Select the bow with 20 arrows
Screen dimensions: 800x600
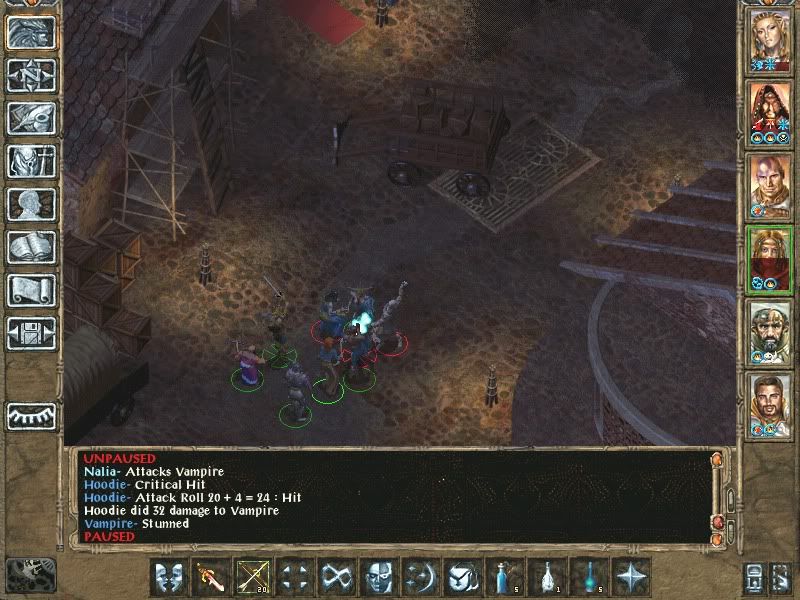(254, 577)
